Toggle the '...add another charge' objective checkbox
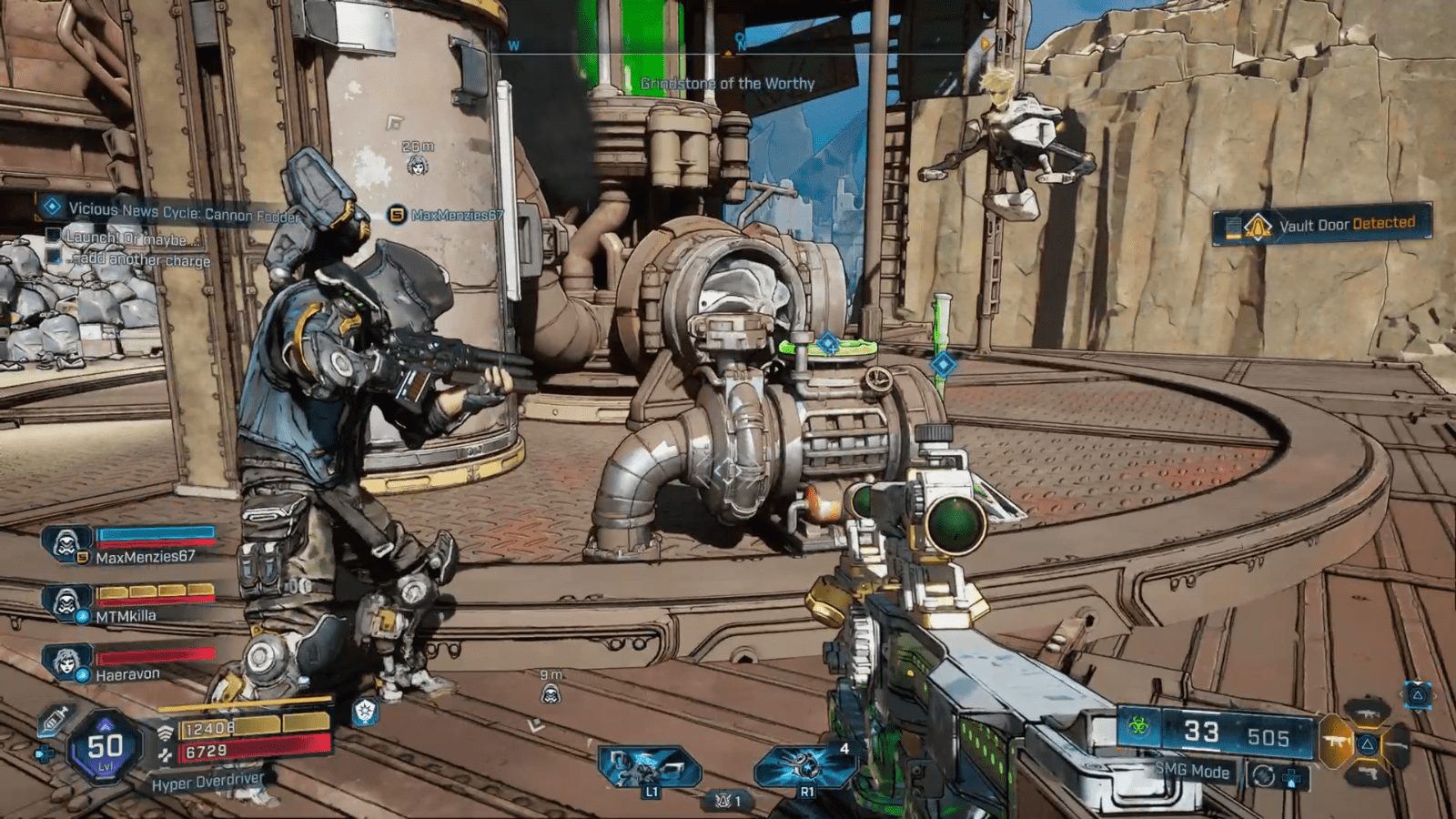1456x819 pixels. pos(52,258)
